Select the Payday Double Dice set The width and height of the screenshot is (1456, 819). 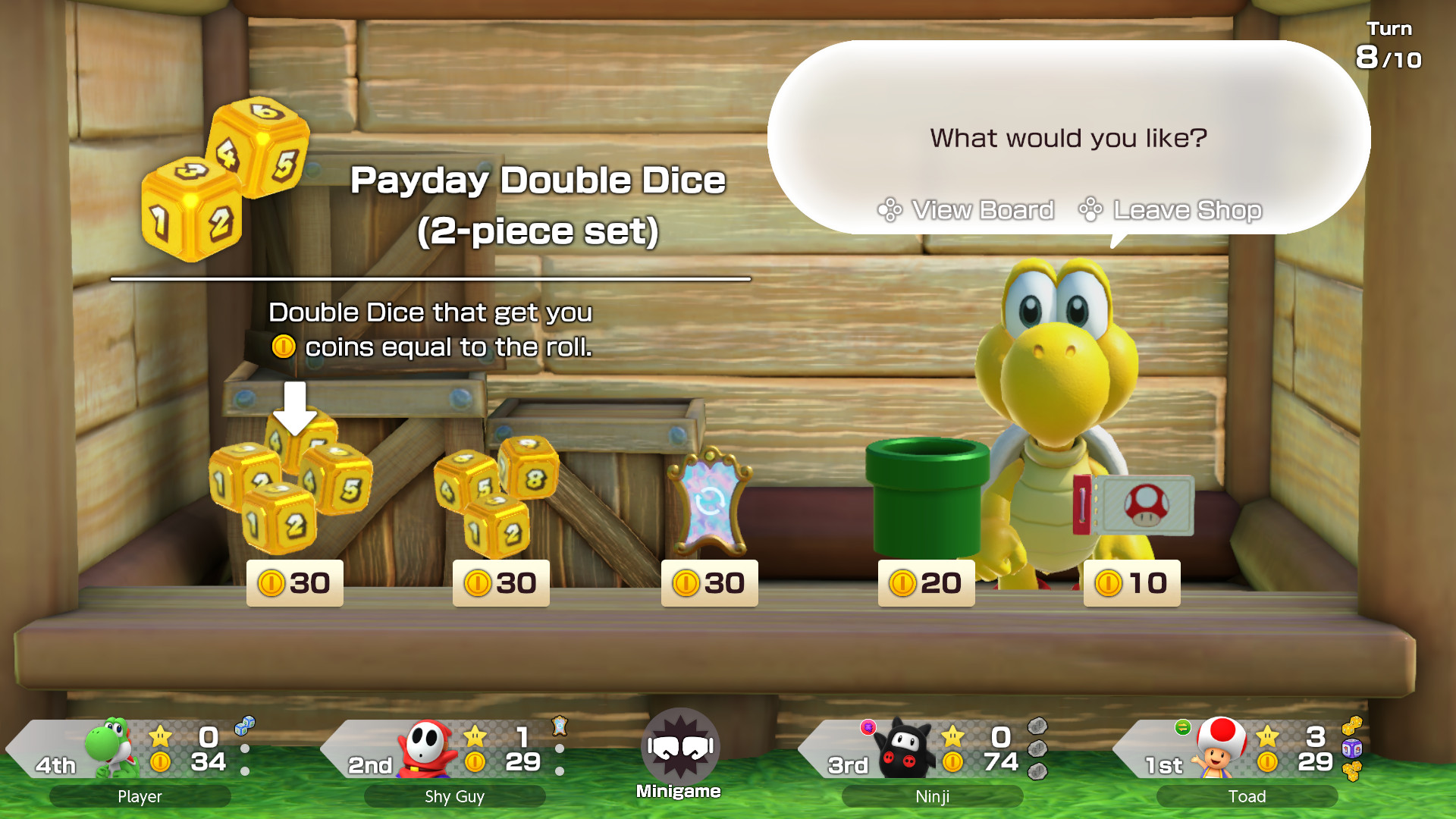[x=292, y=485]
